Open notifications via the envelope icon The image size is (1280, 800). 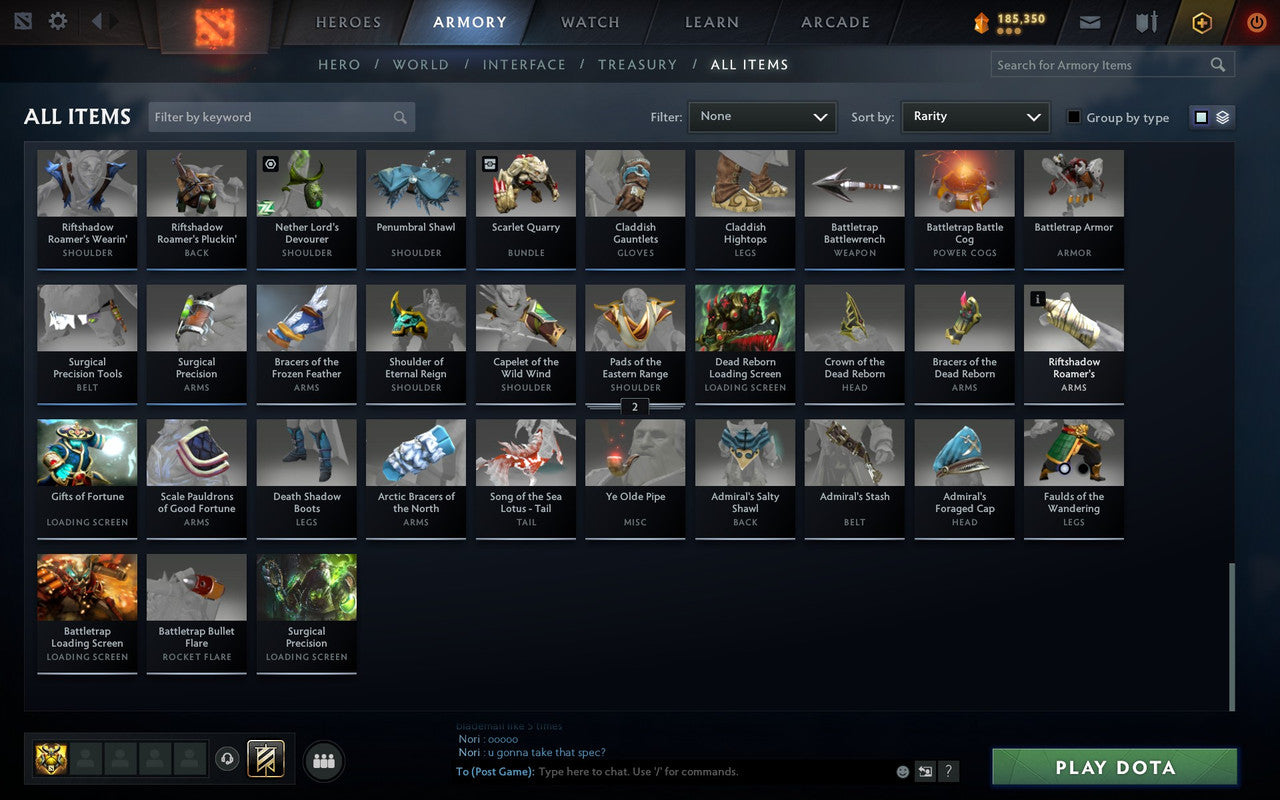click(x=1089, y=22)
